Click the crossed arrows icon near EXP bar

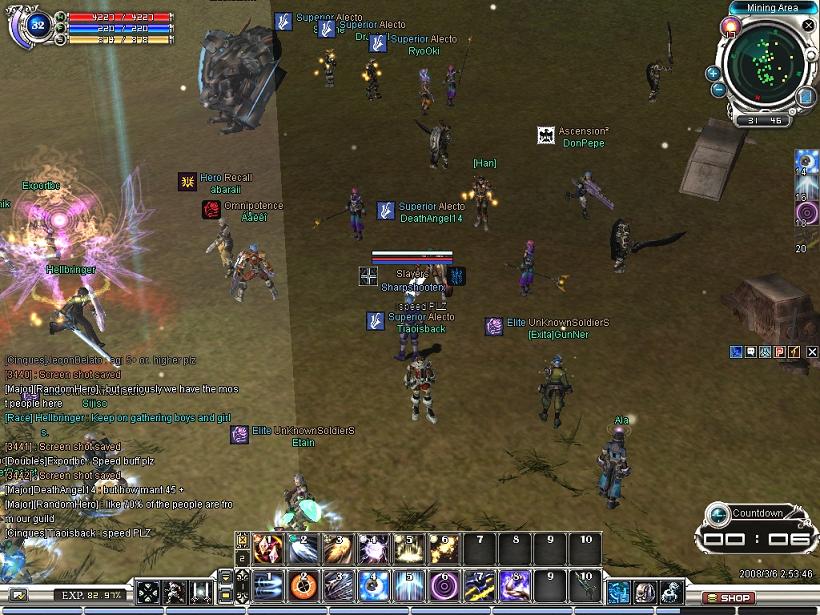(149, 592)
